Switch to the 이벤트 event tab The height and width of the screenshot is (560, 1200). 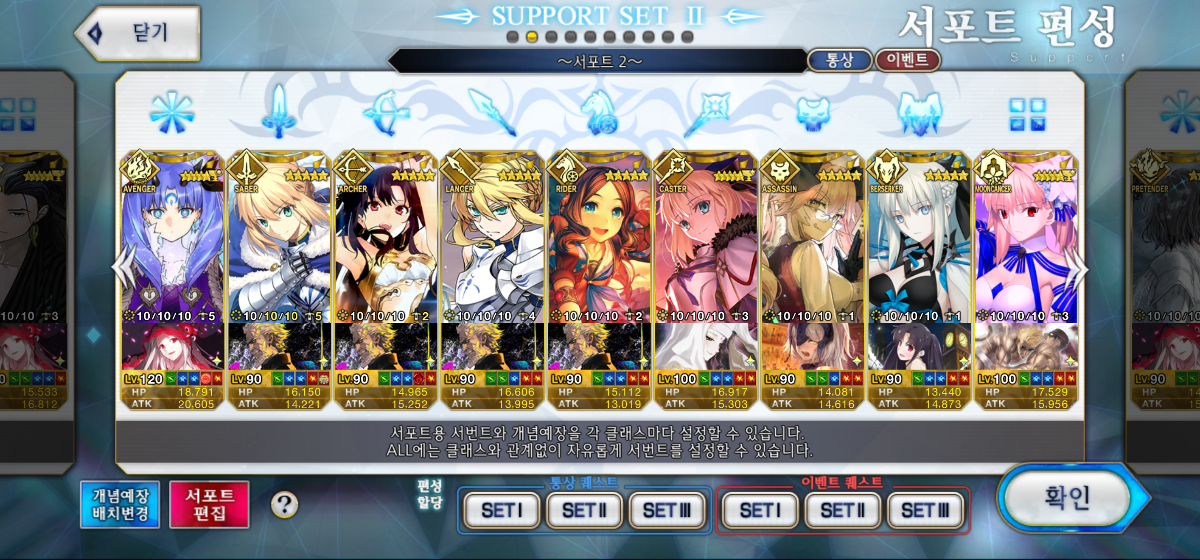click(x=907, y=60)
